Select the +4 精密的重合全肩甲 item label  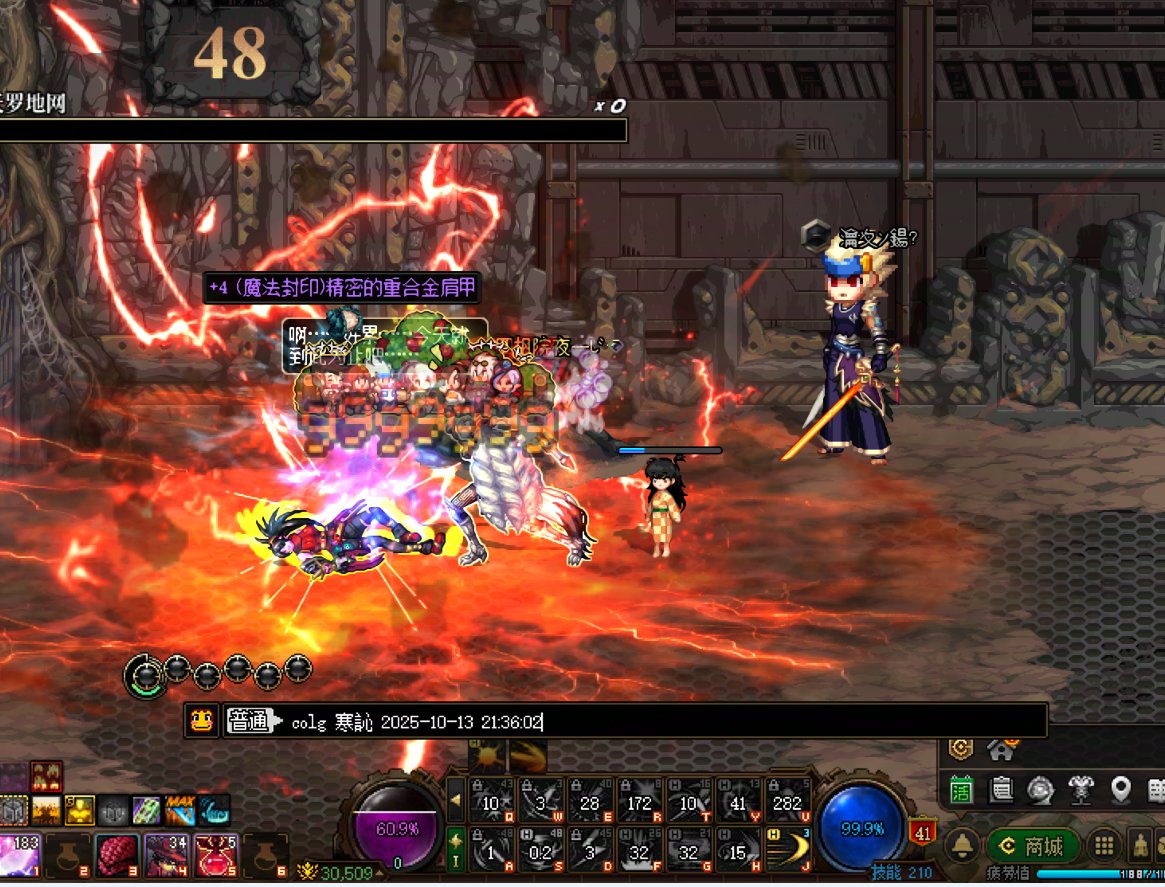coord(342,289)
